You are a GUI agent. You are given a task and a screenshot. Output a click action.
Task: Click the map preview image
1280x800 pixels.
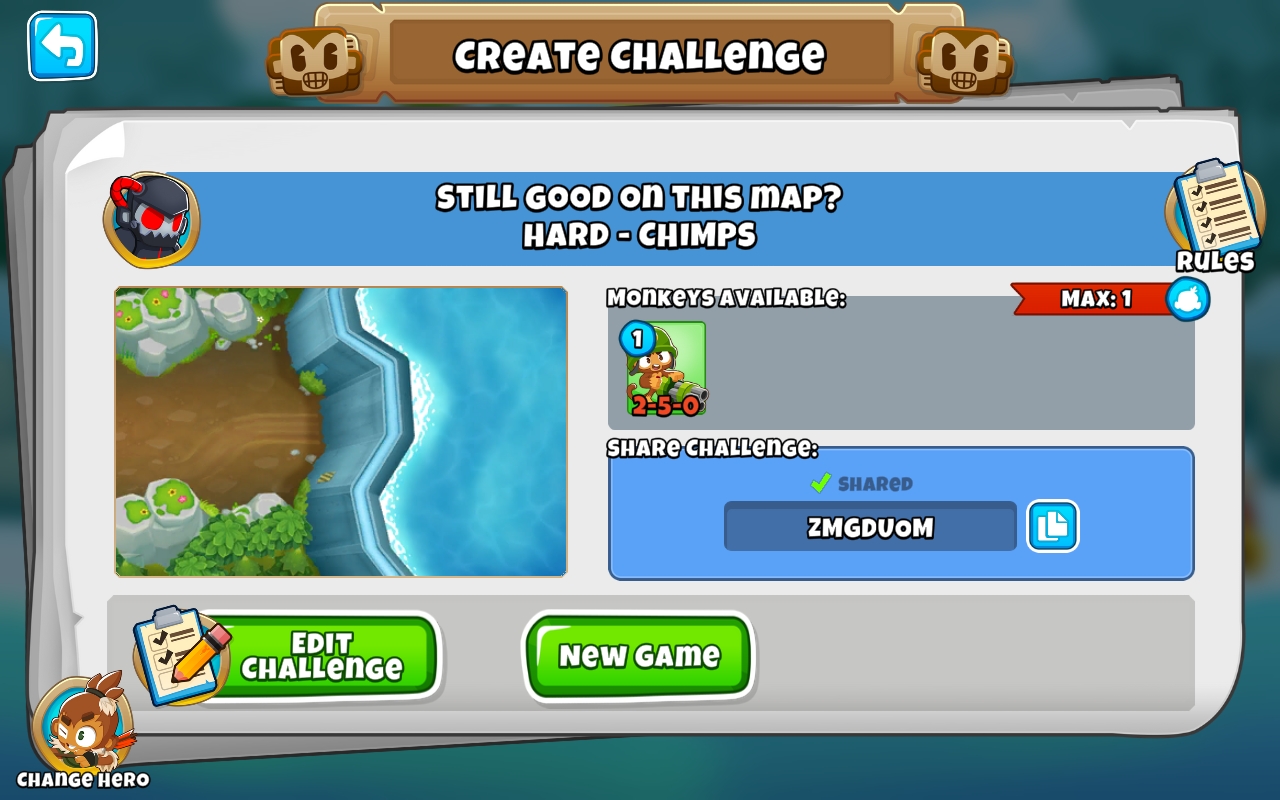tap(340, 432)
